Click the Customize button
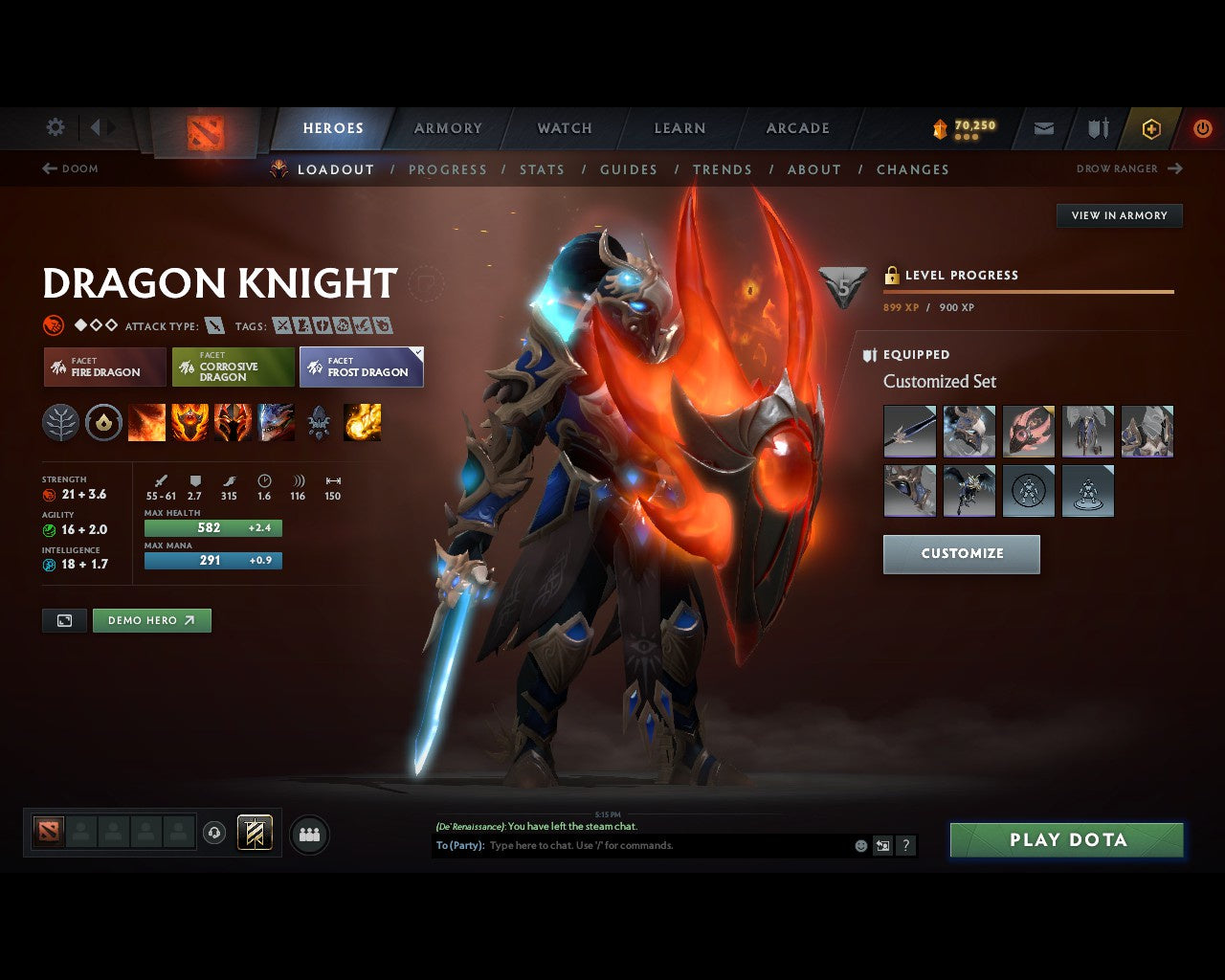 point(961,553)
